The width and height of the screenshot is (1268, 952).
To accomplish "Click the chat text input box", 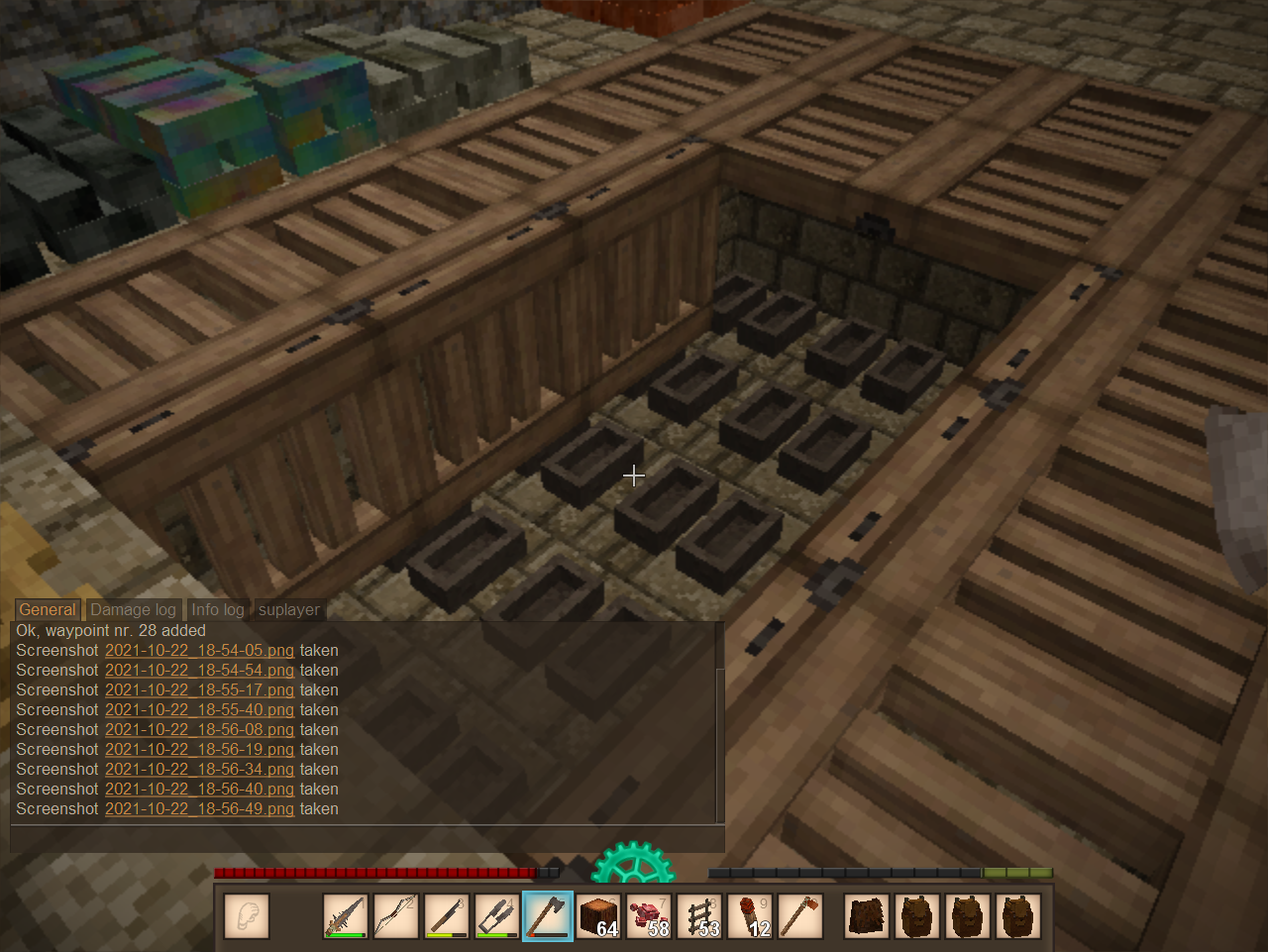I will pyautogui.click(x=367, y=838).
